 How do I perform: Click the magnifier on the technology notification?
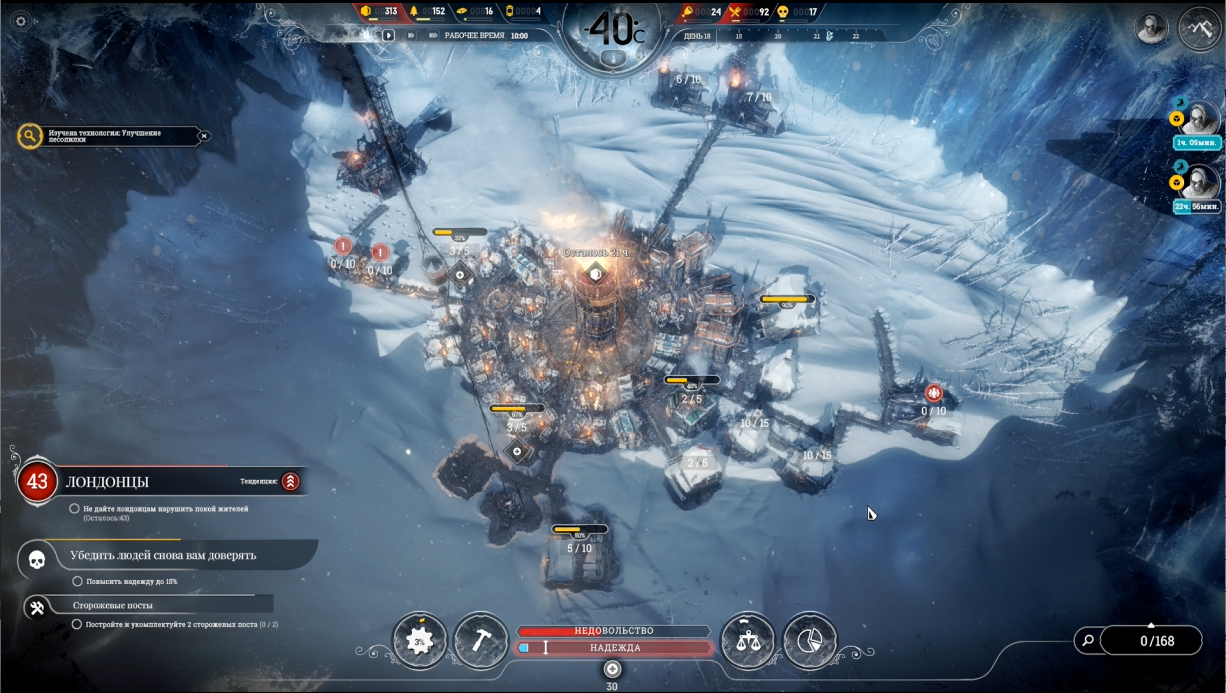point(30,136)
